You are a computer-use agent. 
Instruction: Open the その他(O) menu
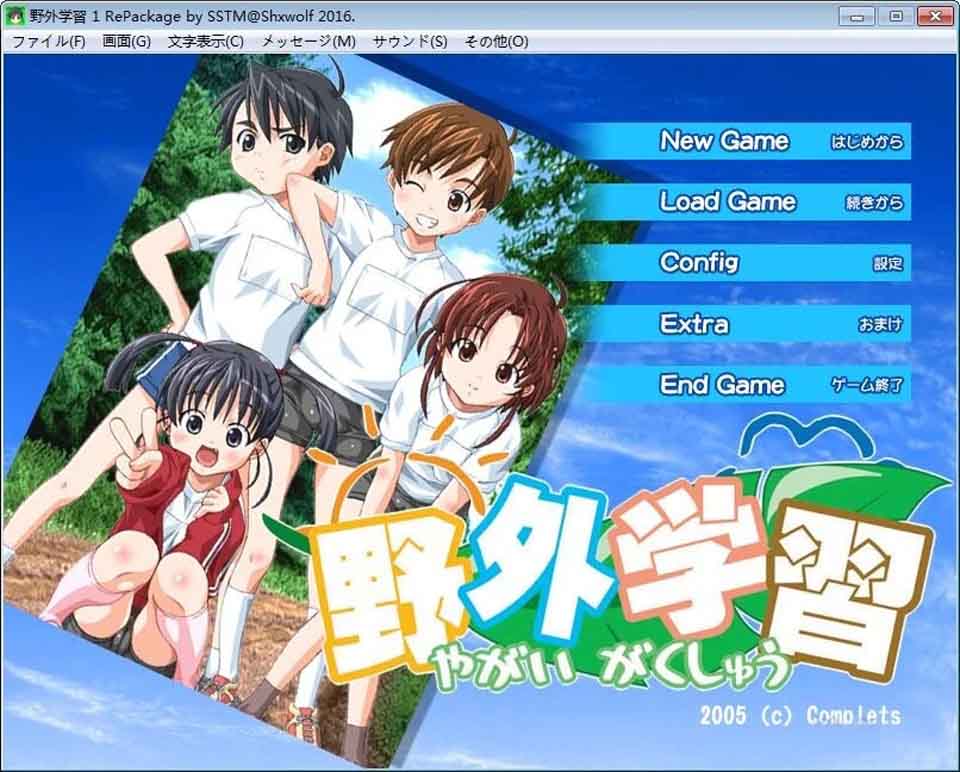[x=496, y=41]
